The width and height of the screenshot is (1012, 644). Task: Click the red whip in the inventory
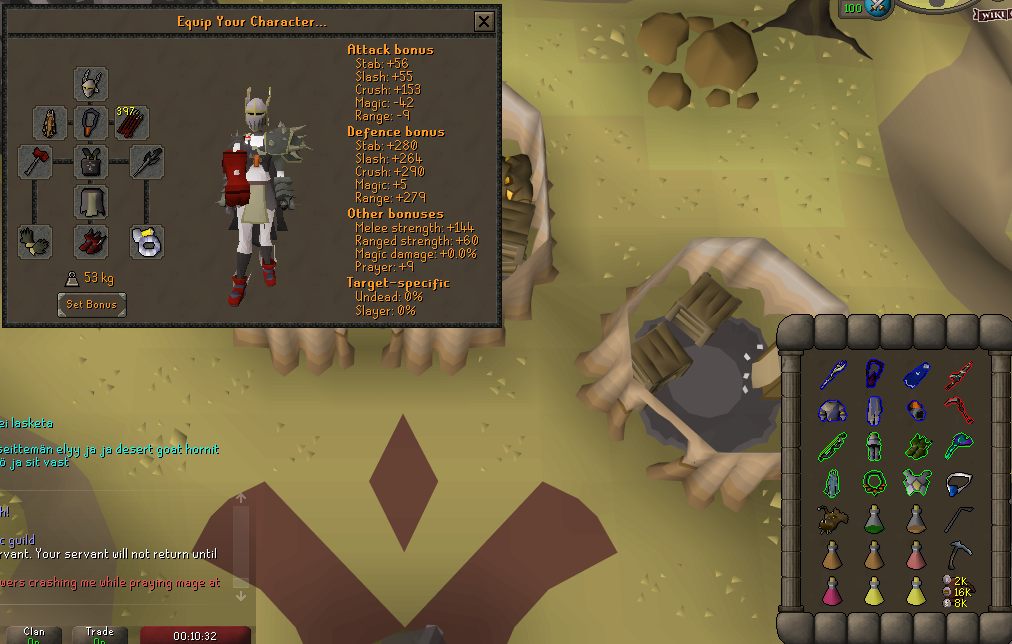(x=959, y=410)
